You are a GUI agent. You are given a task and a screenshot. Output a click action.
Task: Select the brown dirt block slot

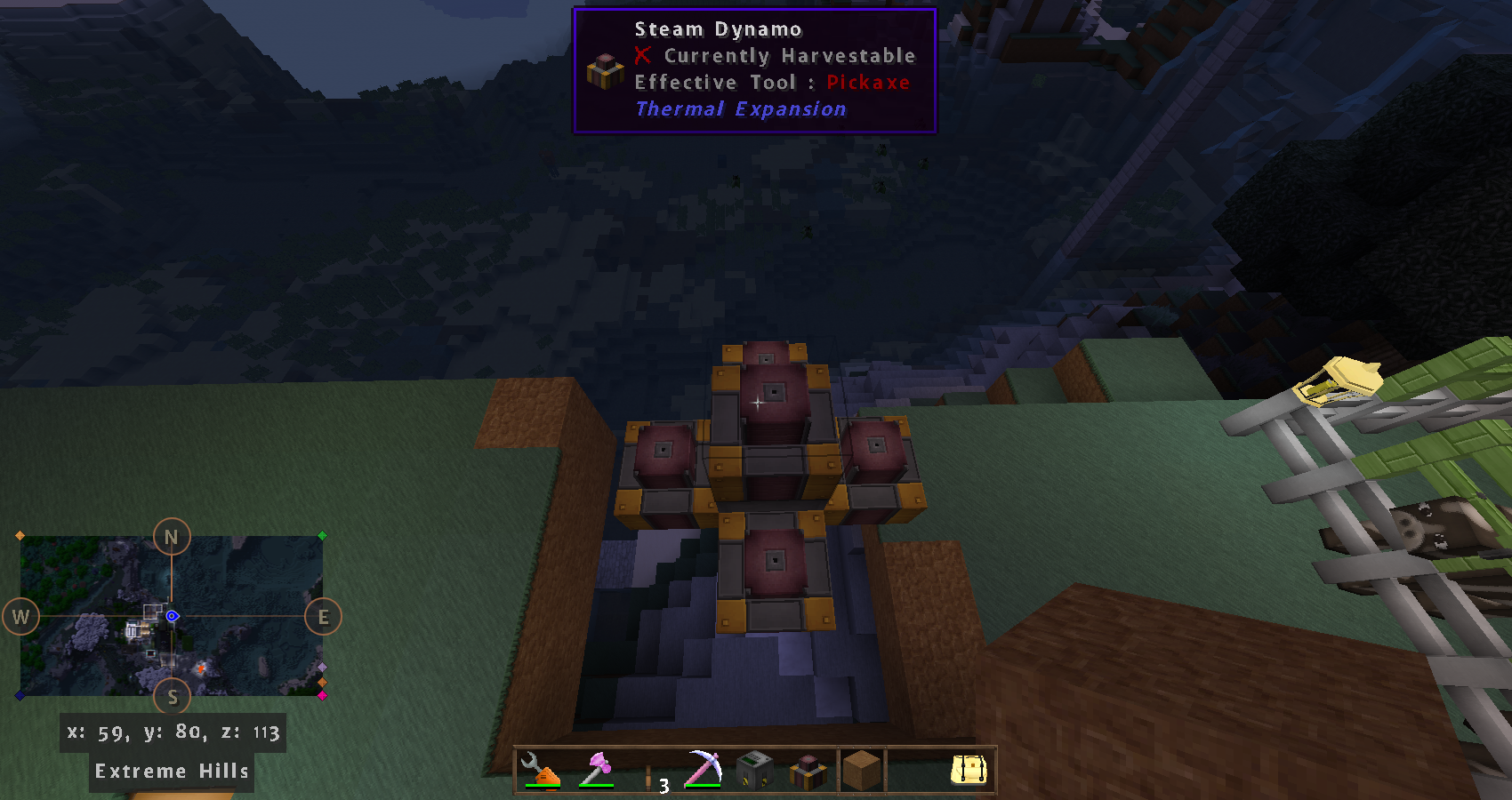pos(861,770)
